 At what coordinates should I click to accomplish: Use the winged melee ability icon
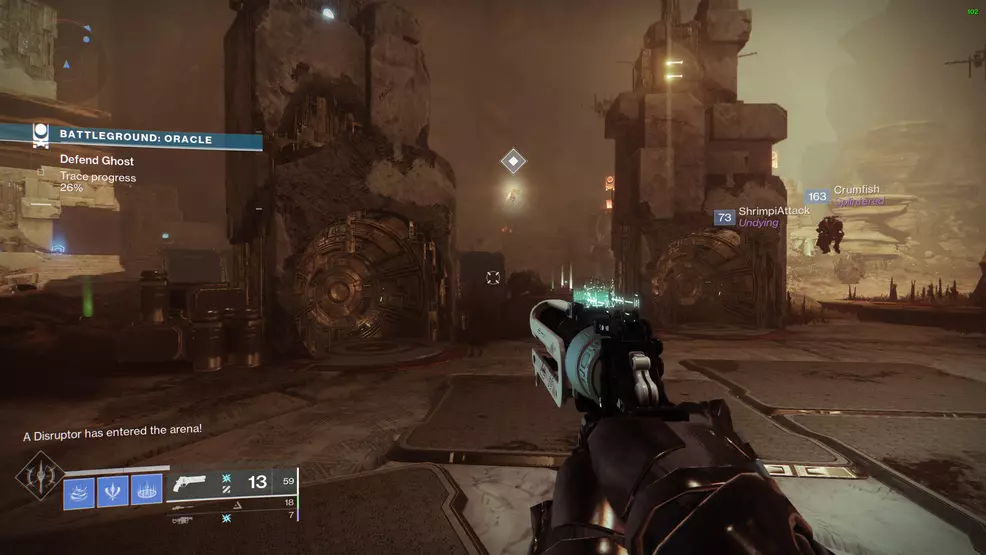pos(113,491)
